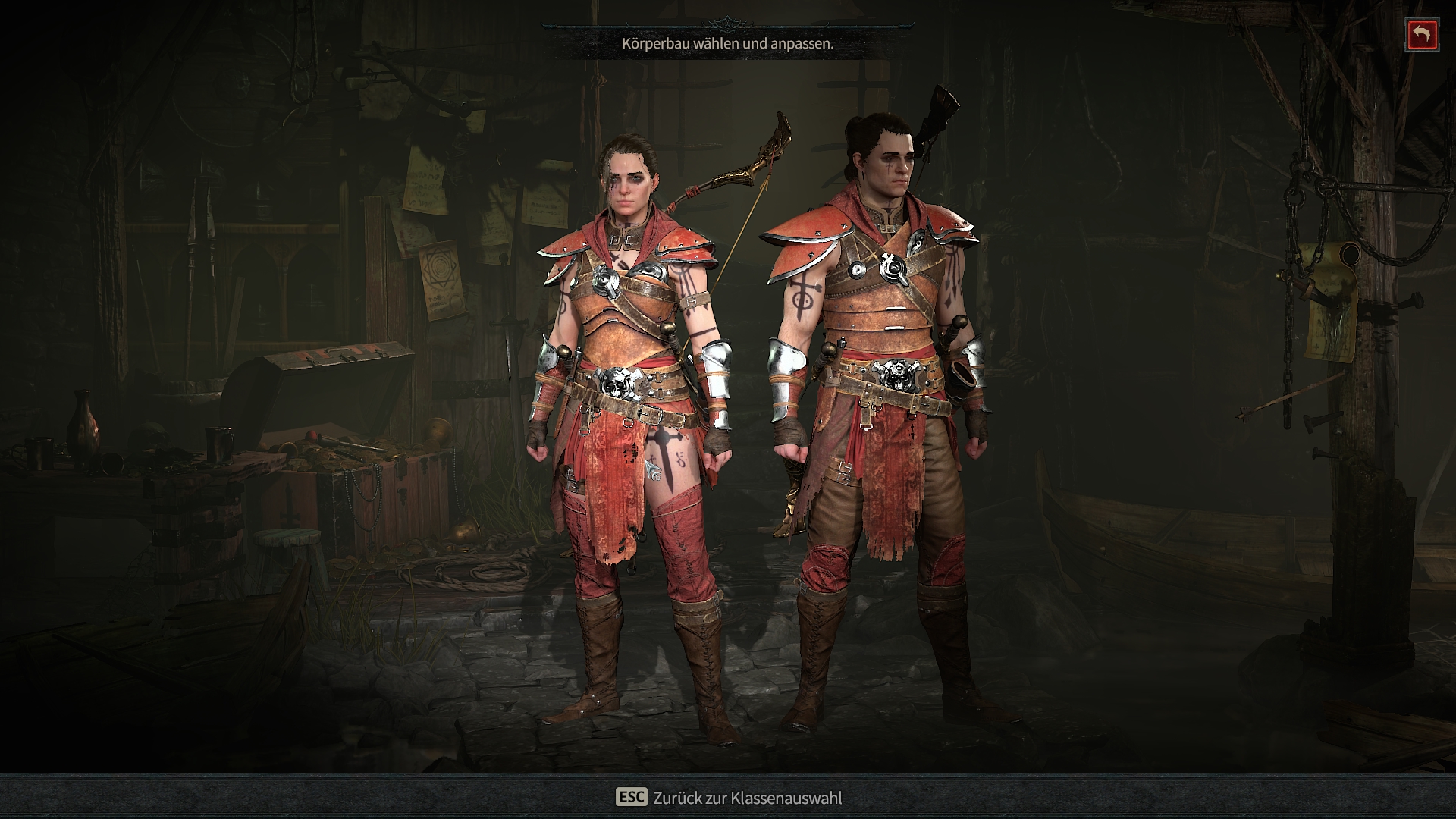The image size is (1456, 819).
Task: Click the 'Körperbau wählen und anpassen' banner
Action: click(x=726, y=44)
